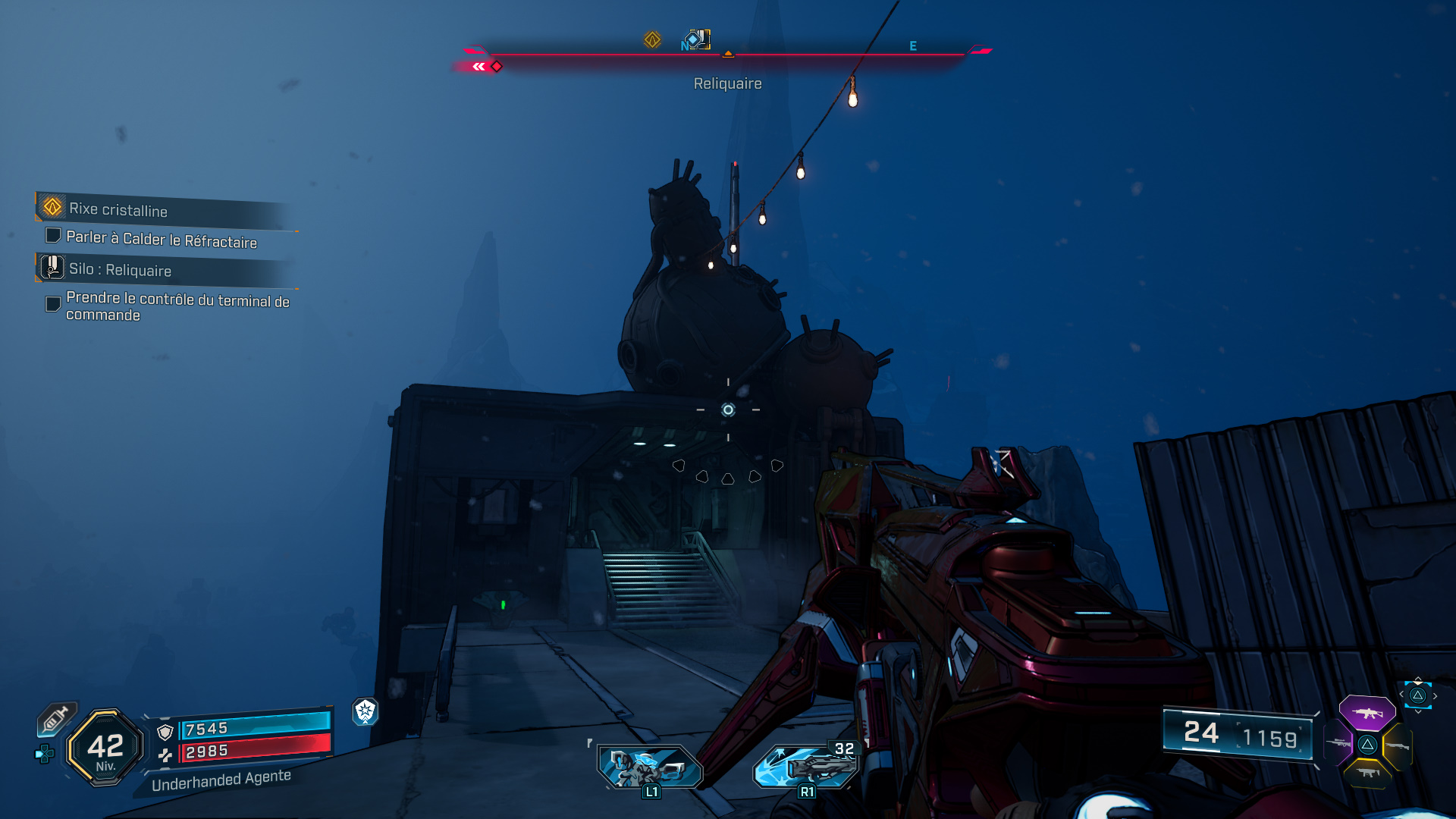Image resolution: width=1456 pixels, height=819 pixels.
Task: Select the blue silo marker on compass
Action: [x=696, y=39]
